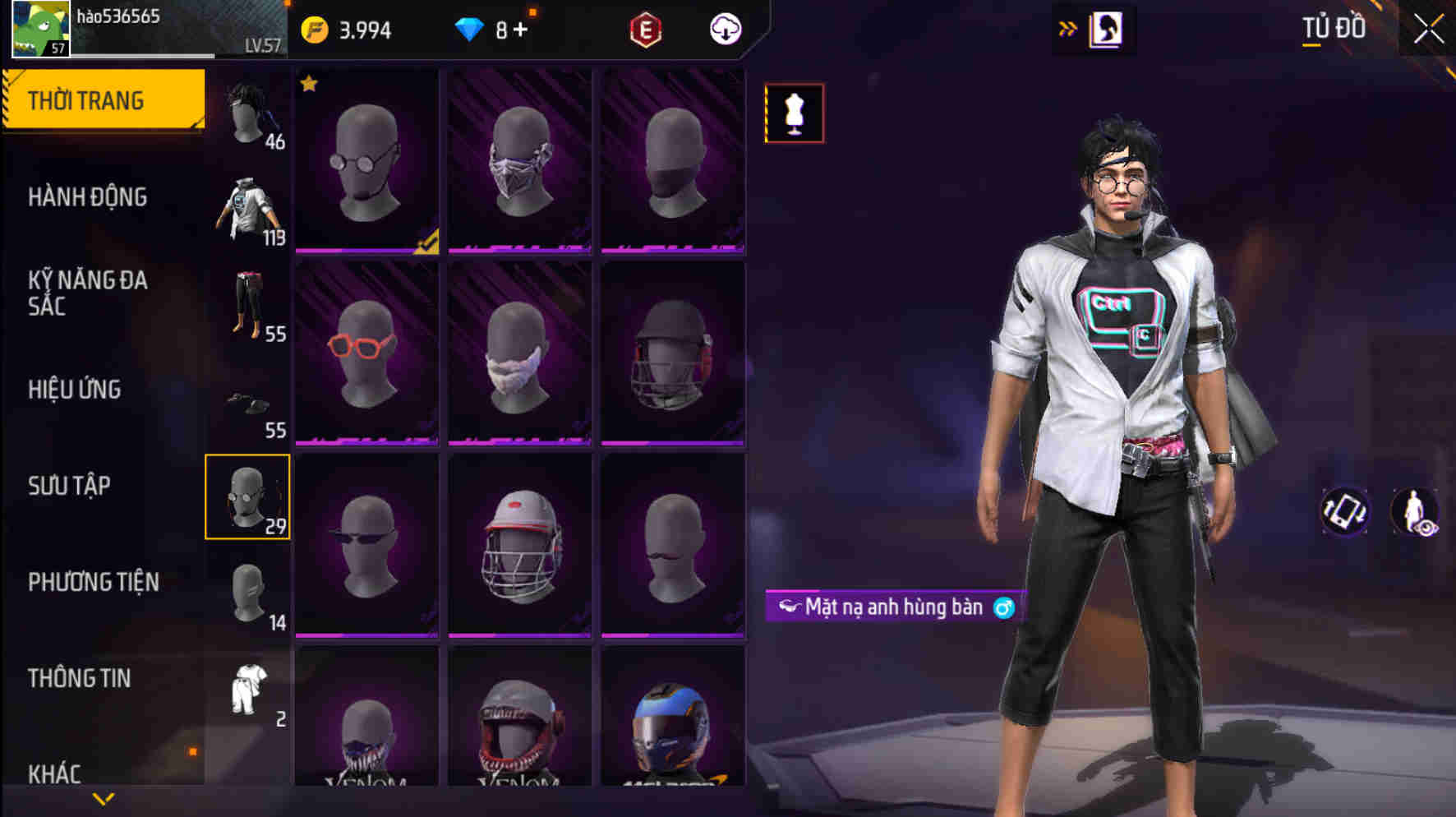Toggle the mannequin display toggle
The height and width of the screenshot is (817, 1456).
point(794,113)
